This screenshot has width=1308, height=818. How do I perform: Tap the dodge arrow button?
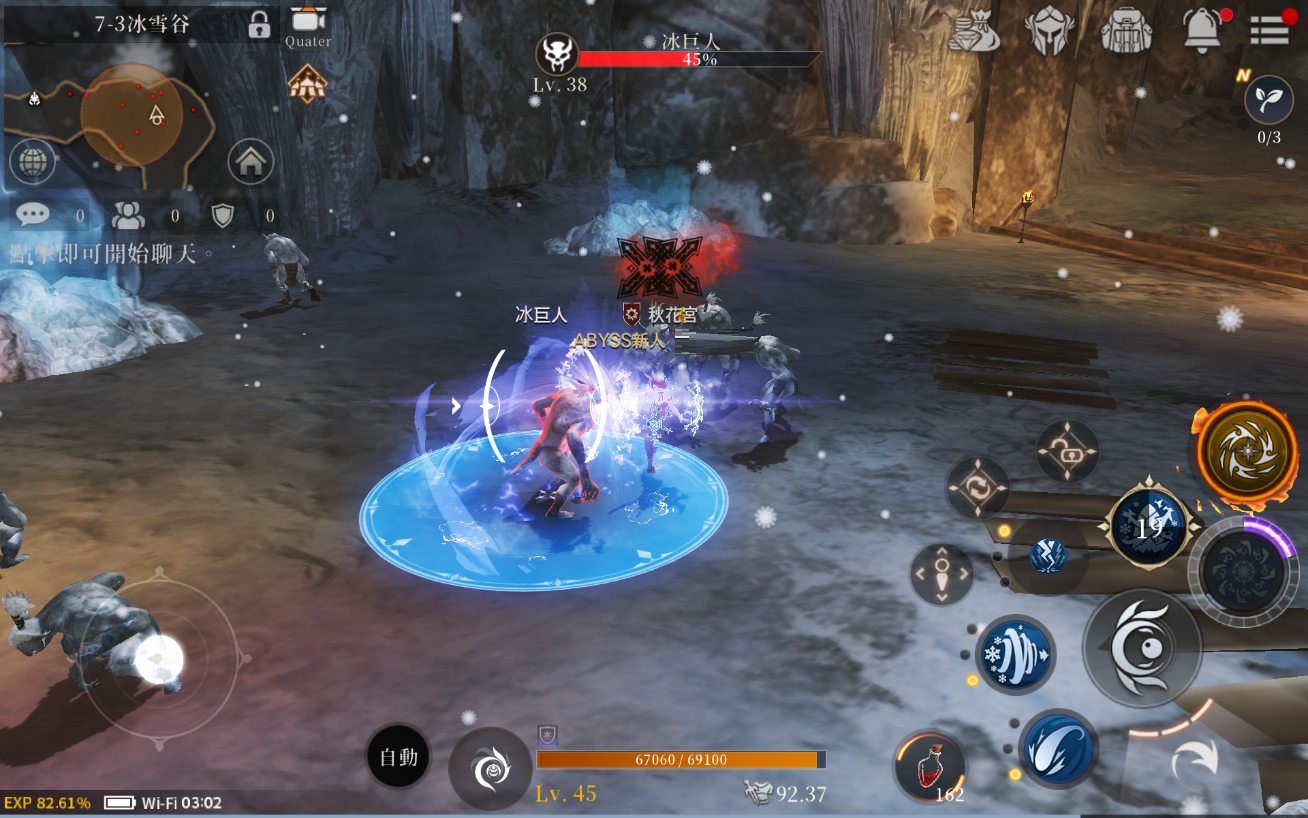click(1196, 759)
